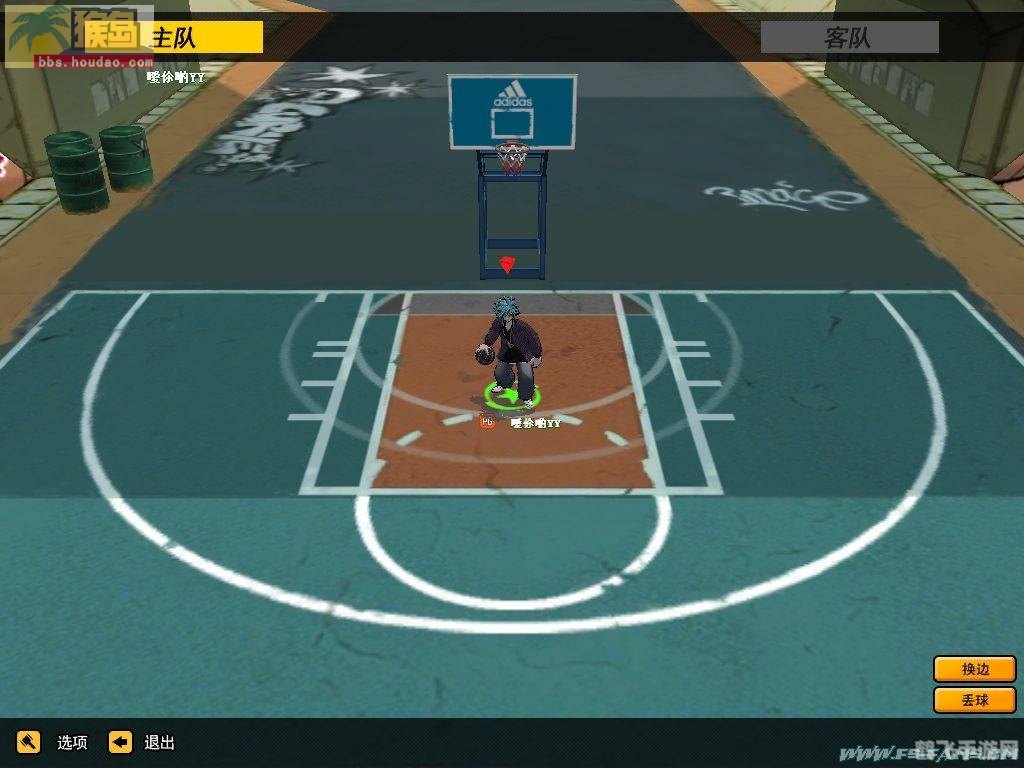Click the 换边 (switch sides) button
1024x768 pixels.
pos(974,669)
